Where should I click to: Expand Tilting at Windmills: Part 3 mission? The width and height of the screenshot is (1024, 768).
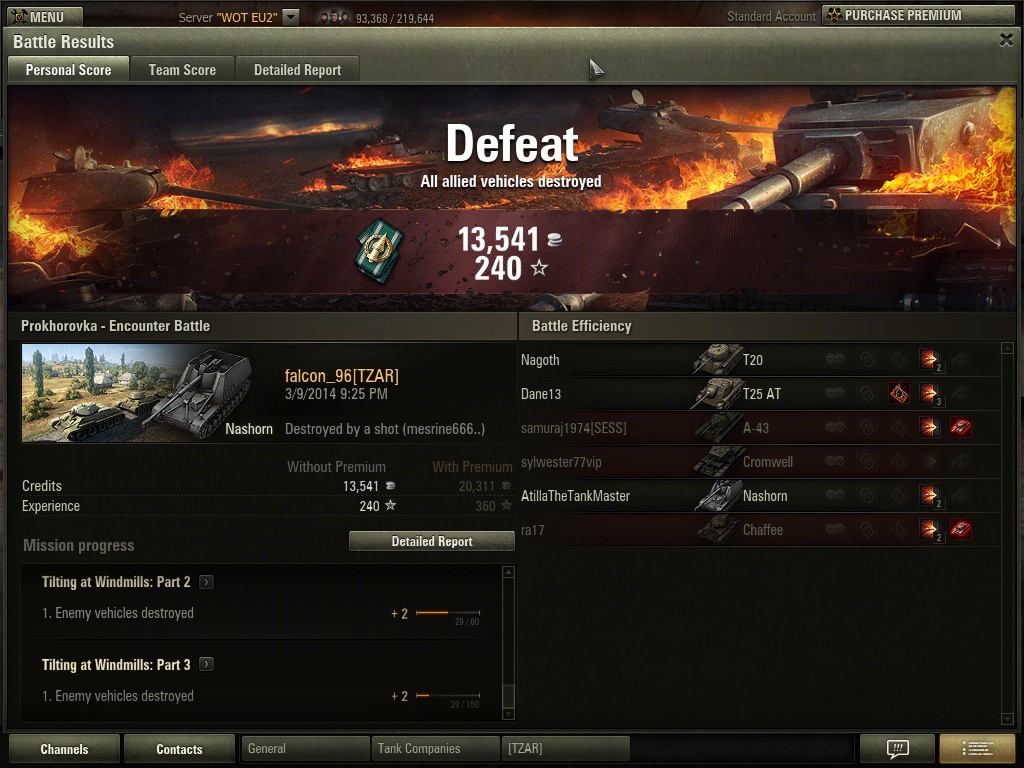tap(206, 665)
